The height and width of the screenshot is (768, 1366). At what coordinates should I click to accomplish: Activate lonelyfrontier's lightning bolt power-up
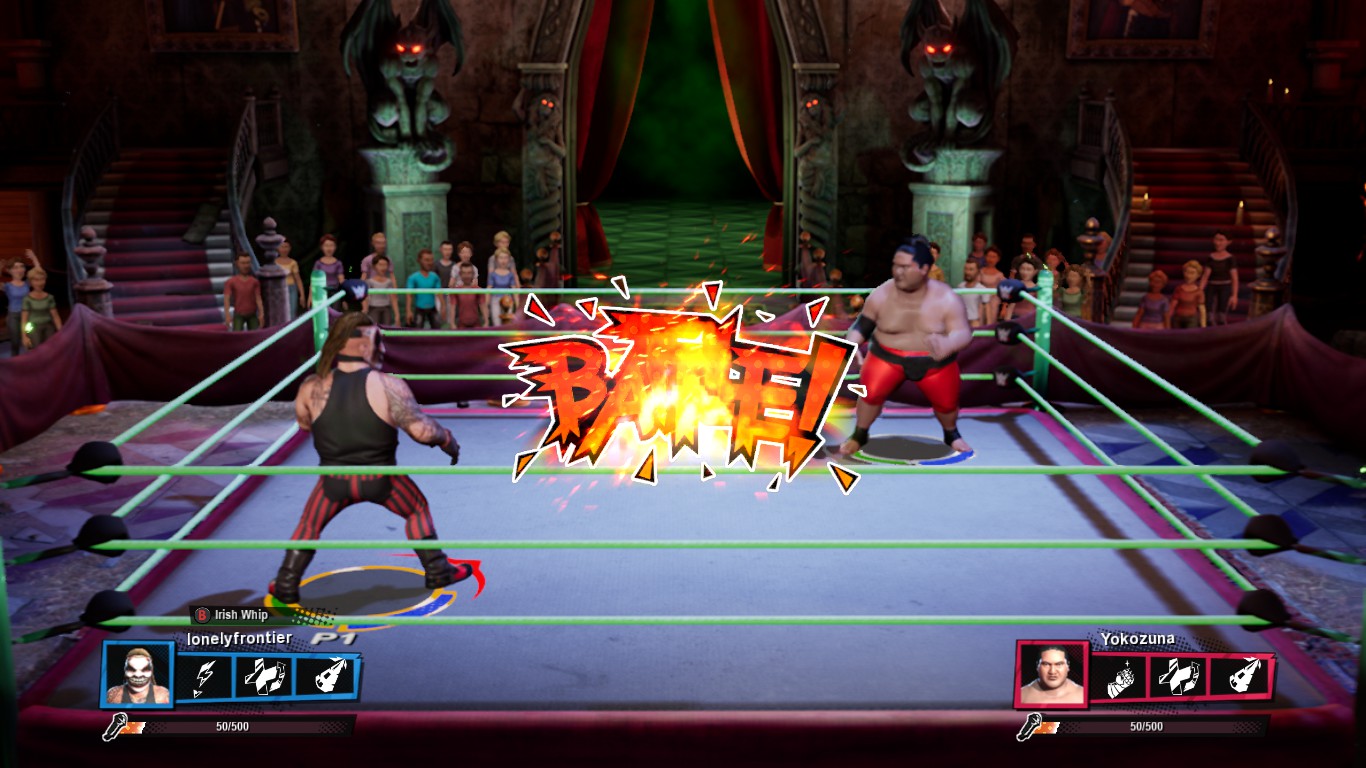(x=206, y=677)
